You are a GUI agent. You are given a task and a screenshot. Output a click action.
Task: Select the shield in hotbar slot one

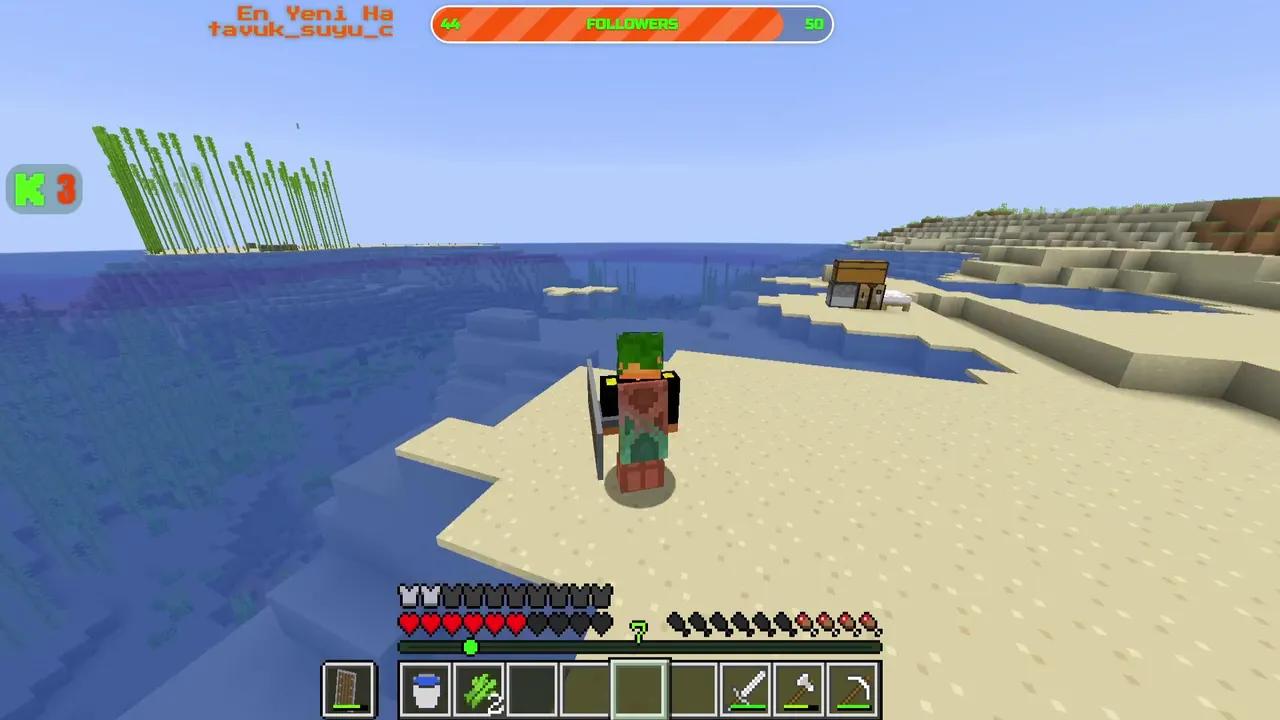coord(347,688)
